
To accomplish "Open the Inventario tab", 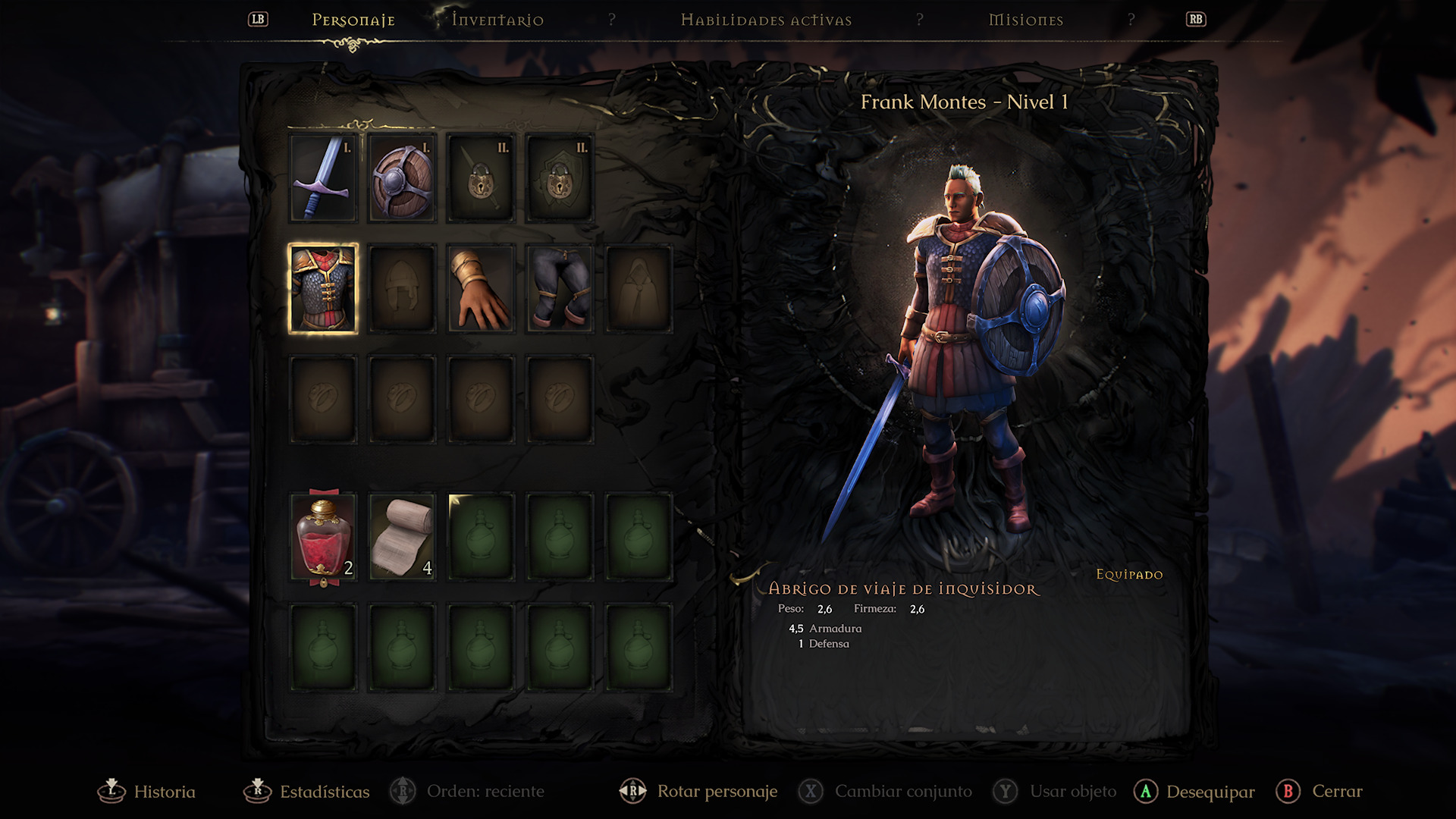I will coord(497,20).
